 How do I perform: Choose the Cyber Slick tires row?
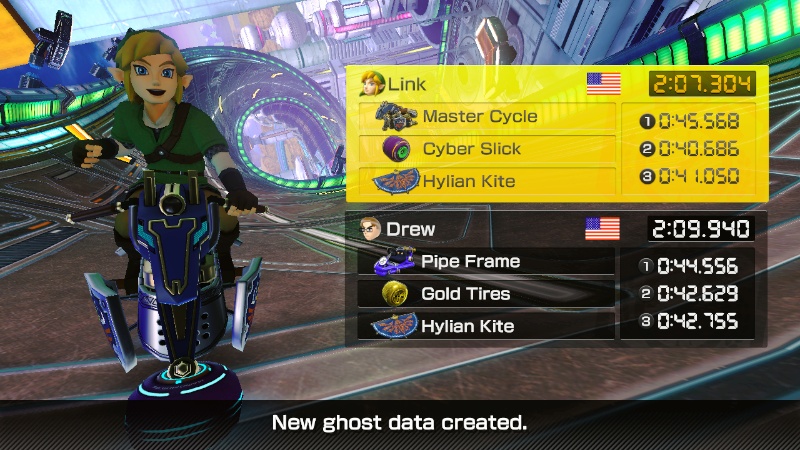click(x=487, y=149)
